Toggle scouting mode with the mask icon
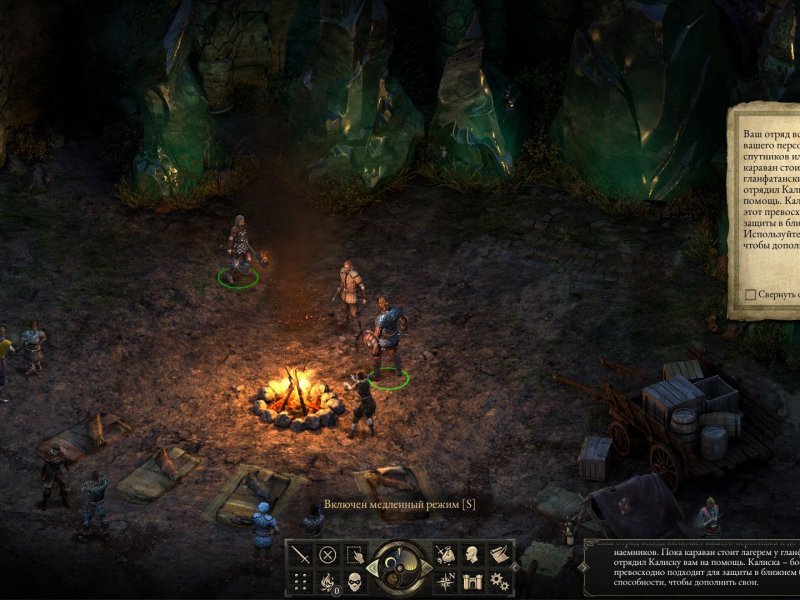Screen dimensions: 800x600 (x=355, y=581)
